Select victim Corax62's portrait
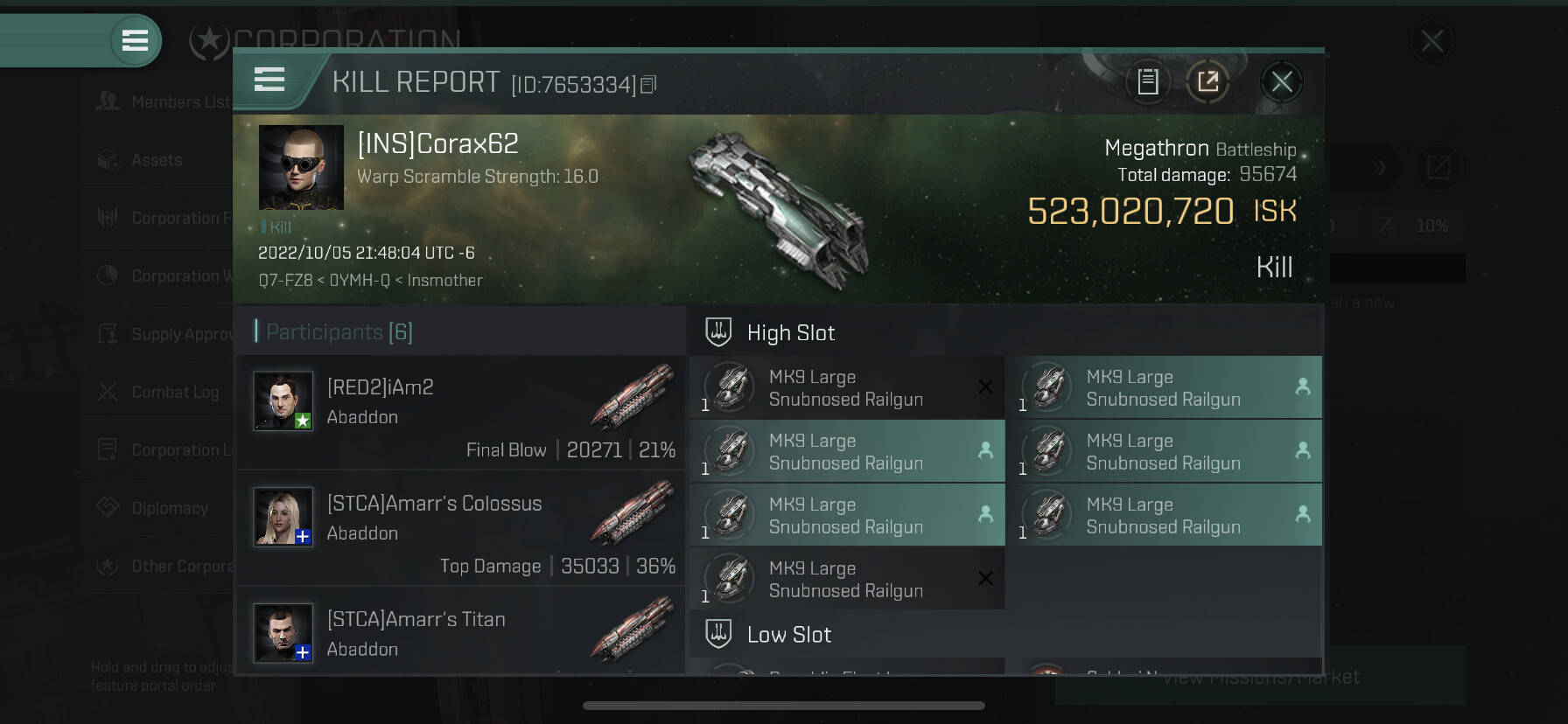Viewport: 1568px width, 724px height. [301, 167]
